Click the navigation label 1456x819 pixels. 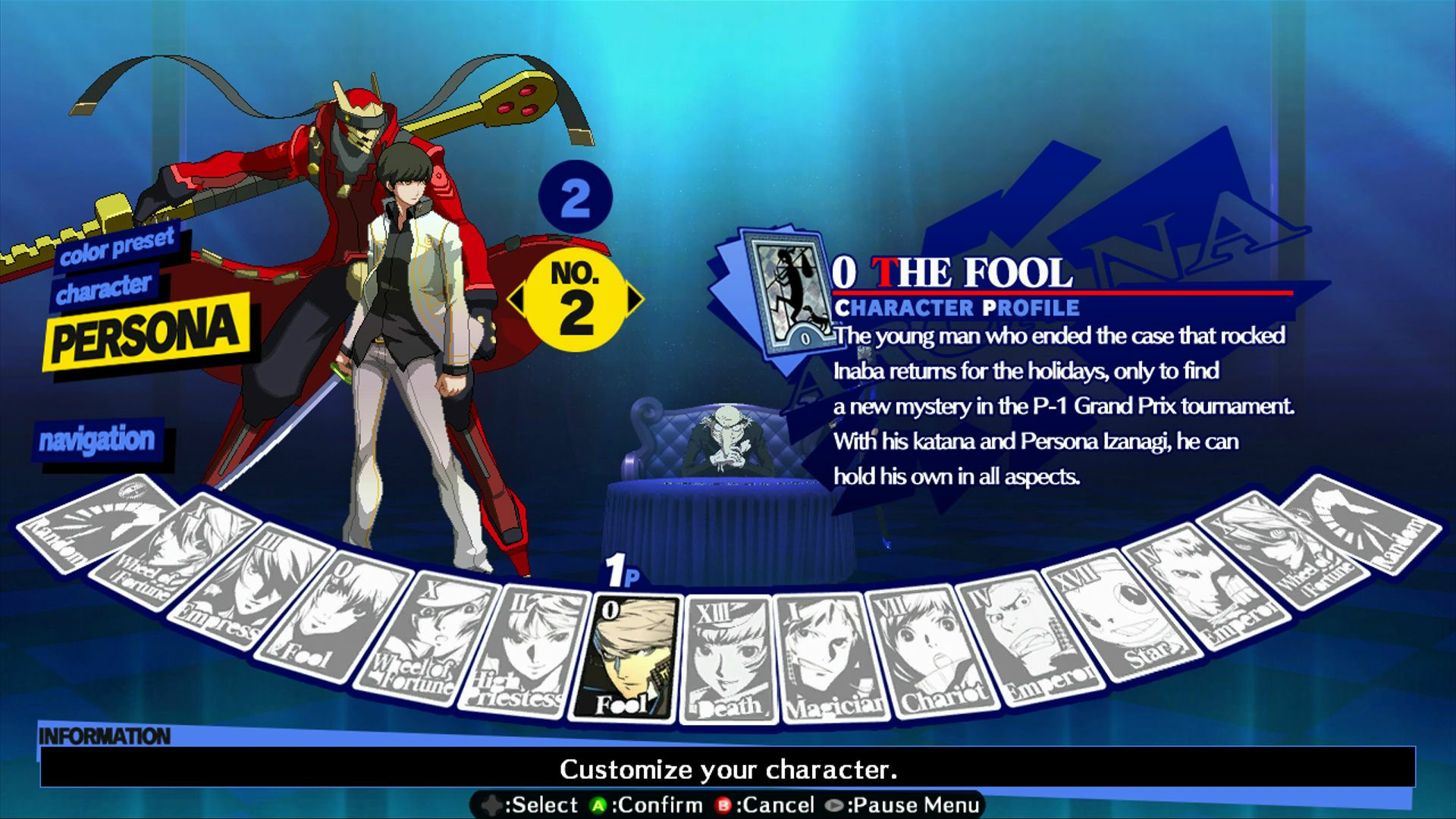point(99,438)
